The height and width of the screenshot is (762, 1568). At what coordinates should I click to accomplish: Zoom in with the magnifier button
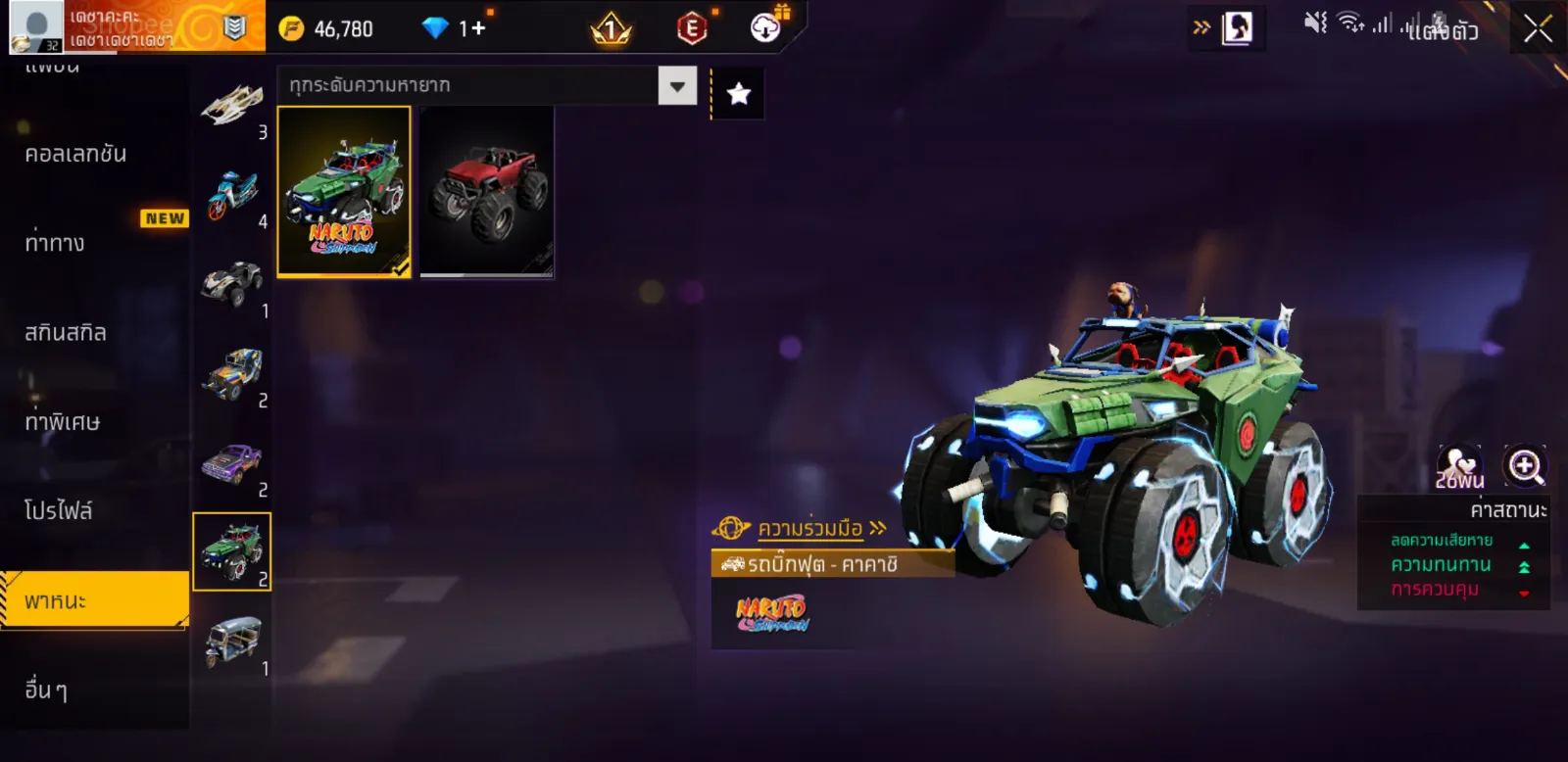(1525, 466)
